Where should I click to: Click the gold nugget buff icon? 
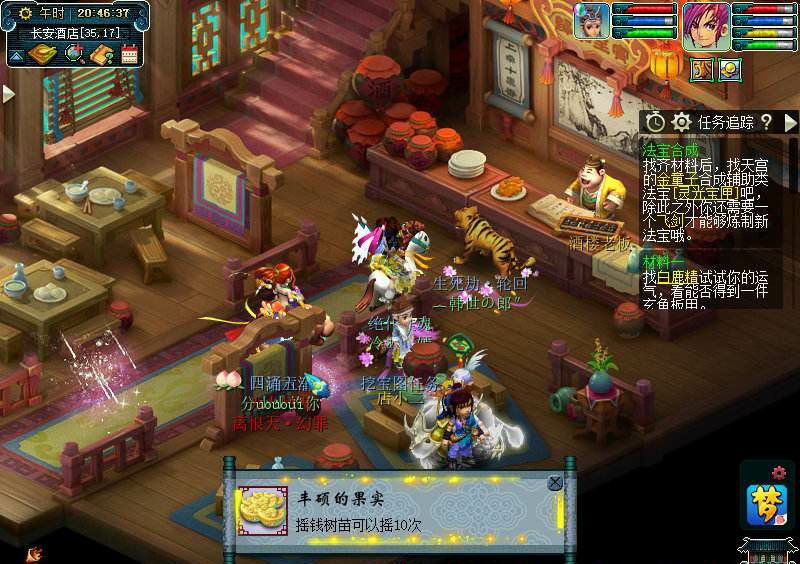730,69
